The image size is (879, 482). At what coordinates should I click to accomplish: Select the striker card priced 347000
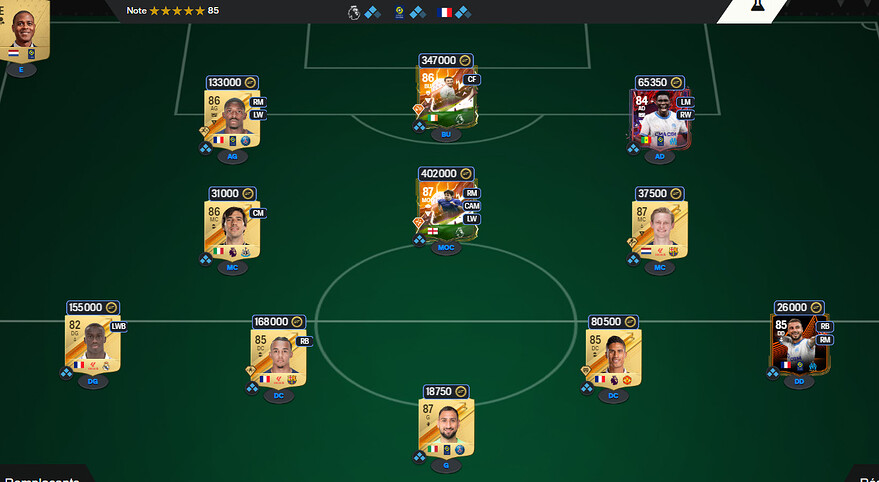[446, 100]
